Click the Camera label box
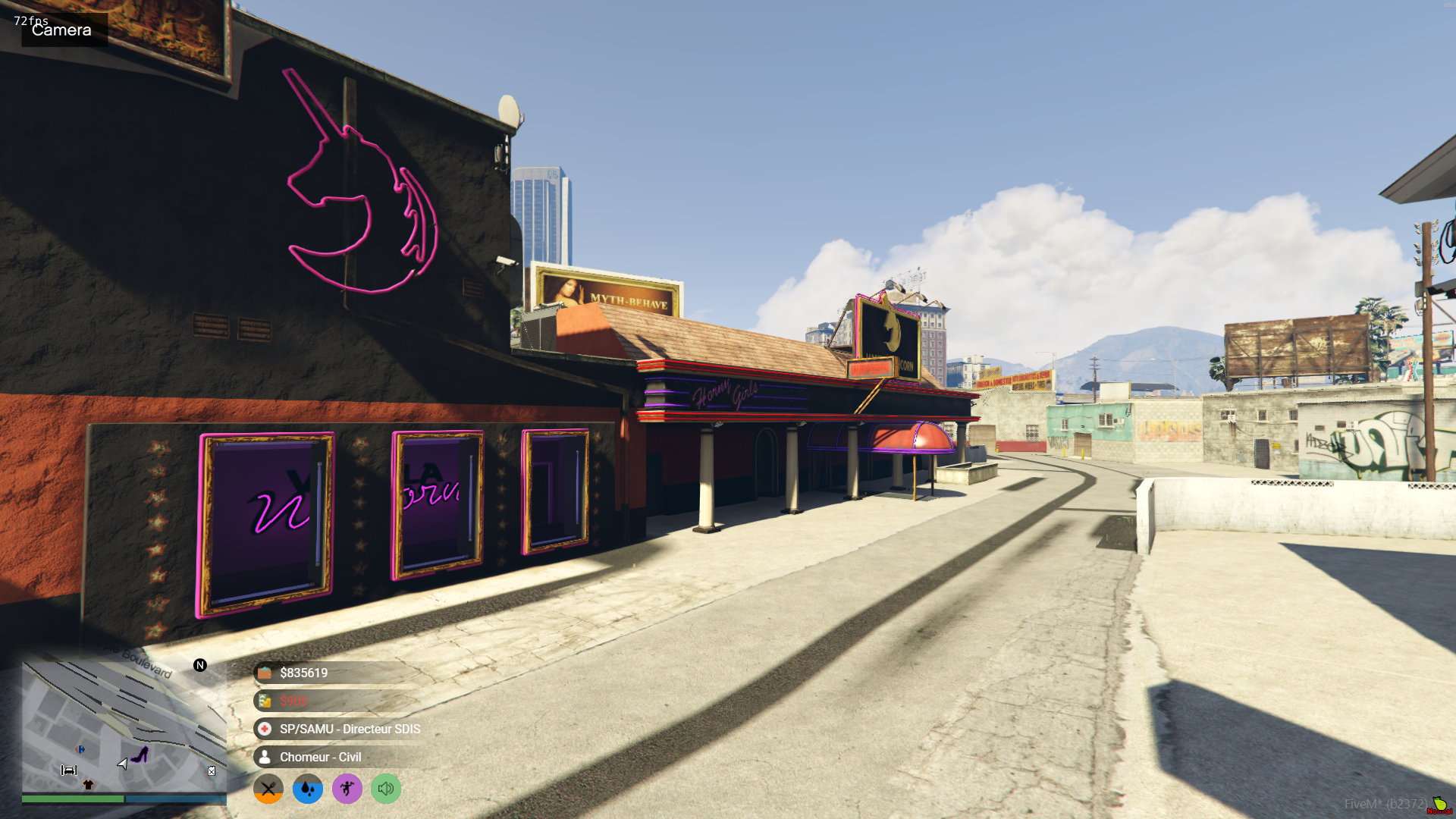This screenshot has height=819, width=1456. (64, 30)
